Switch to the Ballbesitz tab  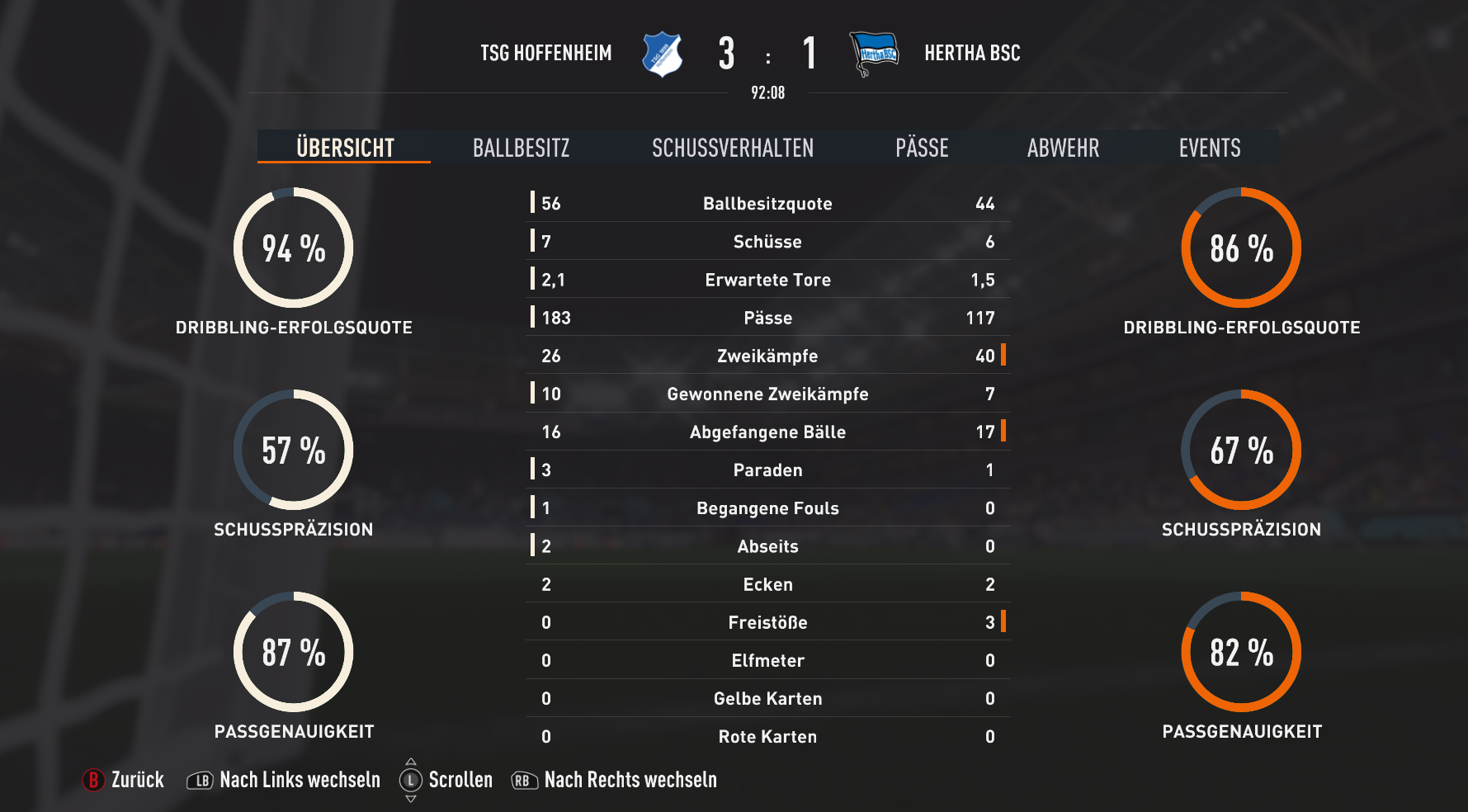point(521,148)
